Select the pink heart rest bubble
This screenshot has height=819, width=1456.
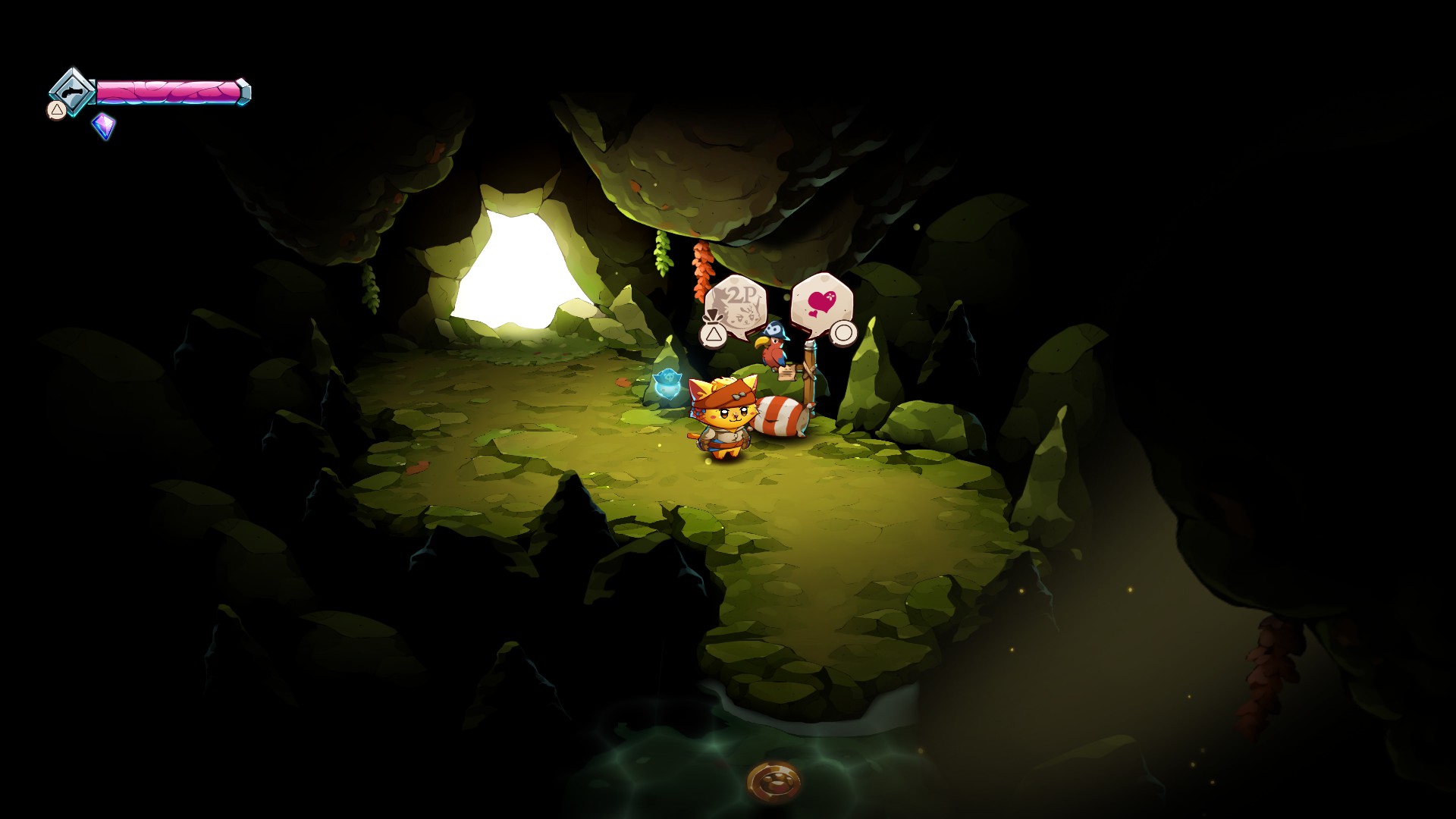821,302
